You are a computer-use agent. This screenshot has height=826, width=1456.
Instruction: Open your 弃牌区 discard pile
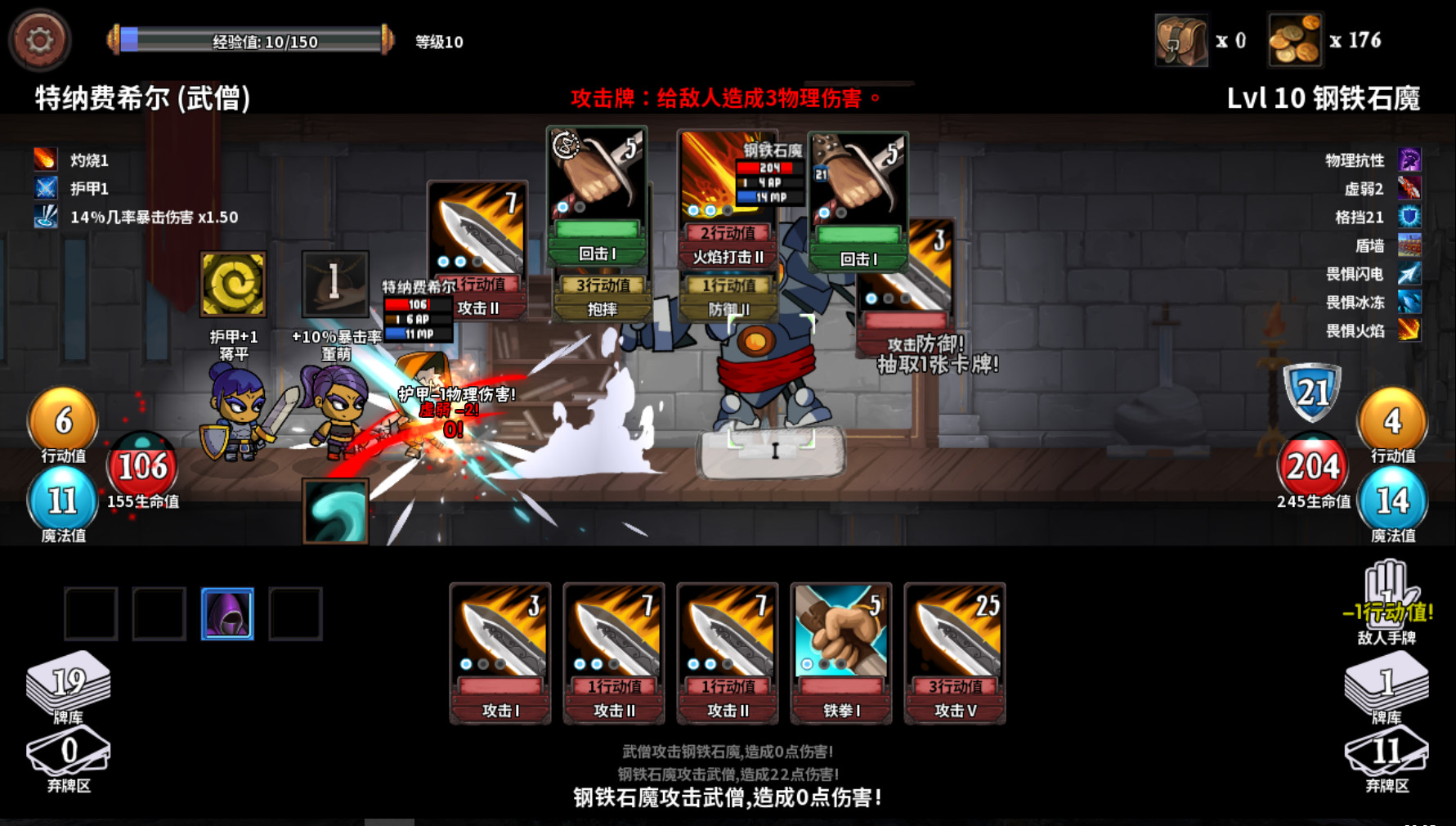67,752
